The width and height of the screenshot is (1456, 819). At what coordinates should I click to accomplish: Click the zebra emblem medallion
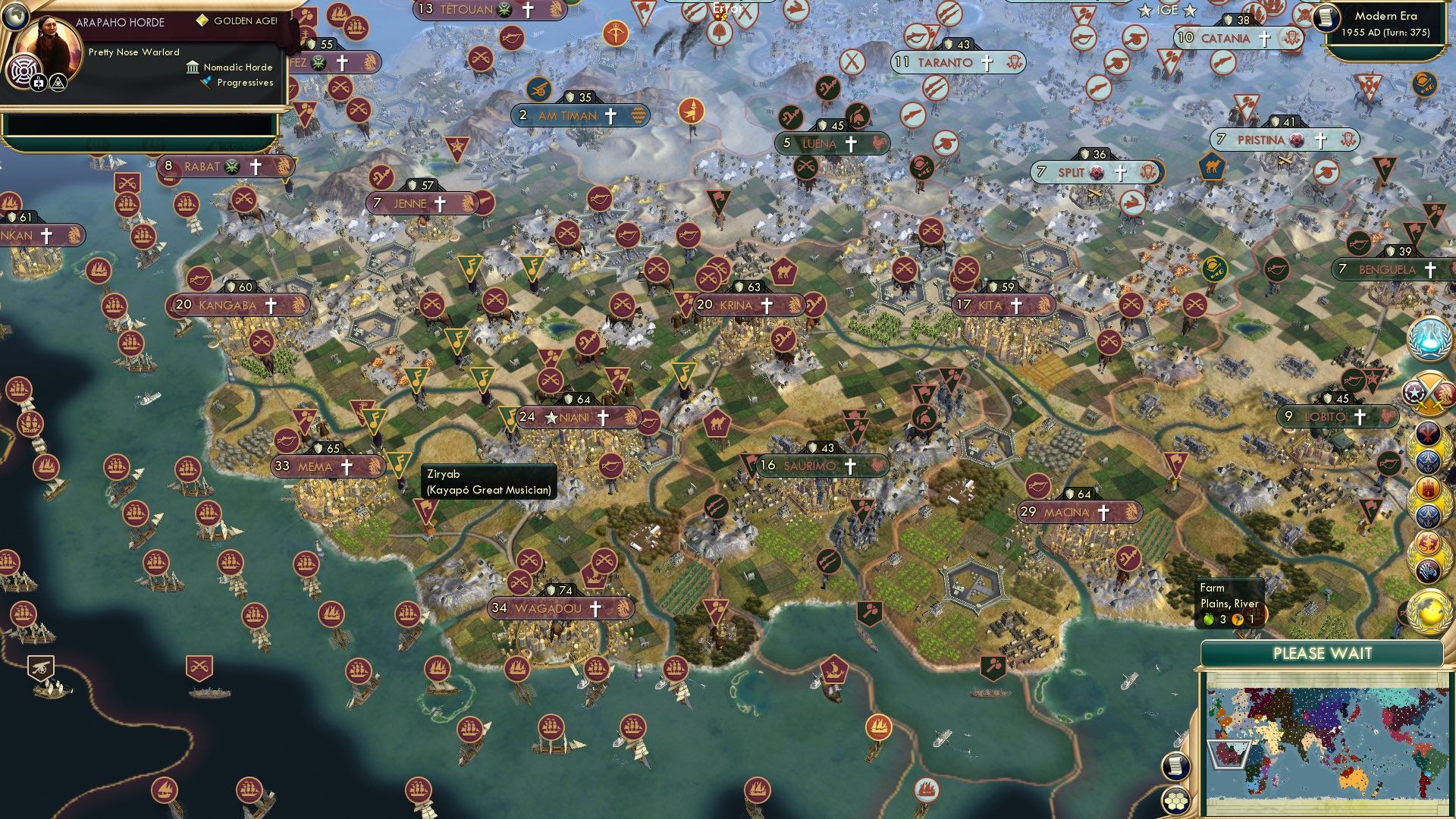click(x=1429, y=573)
